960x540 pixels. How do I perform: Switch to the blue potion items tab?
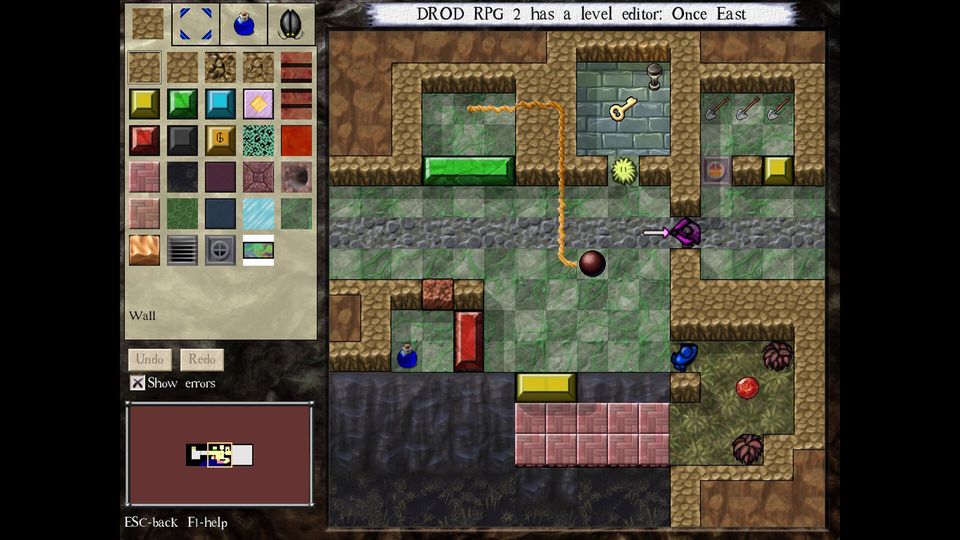pyautogui.click(x=243, y=23)
